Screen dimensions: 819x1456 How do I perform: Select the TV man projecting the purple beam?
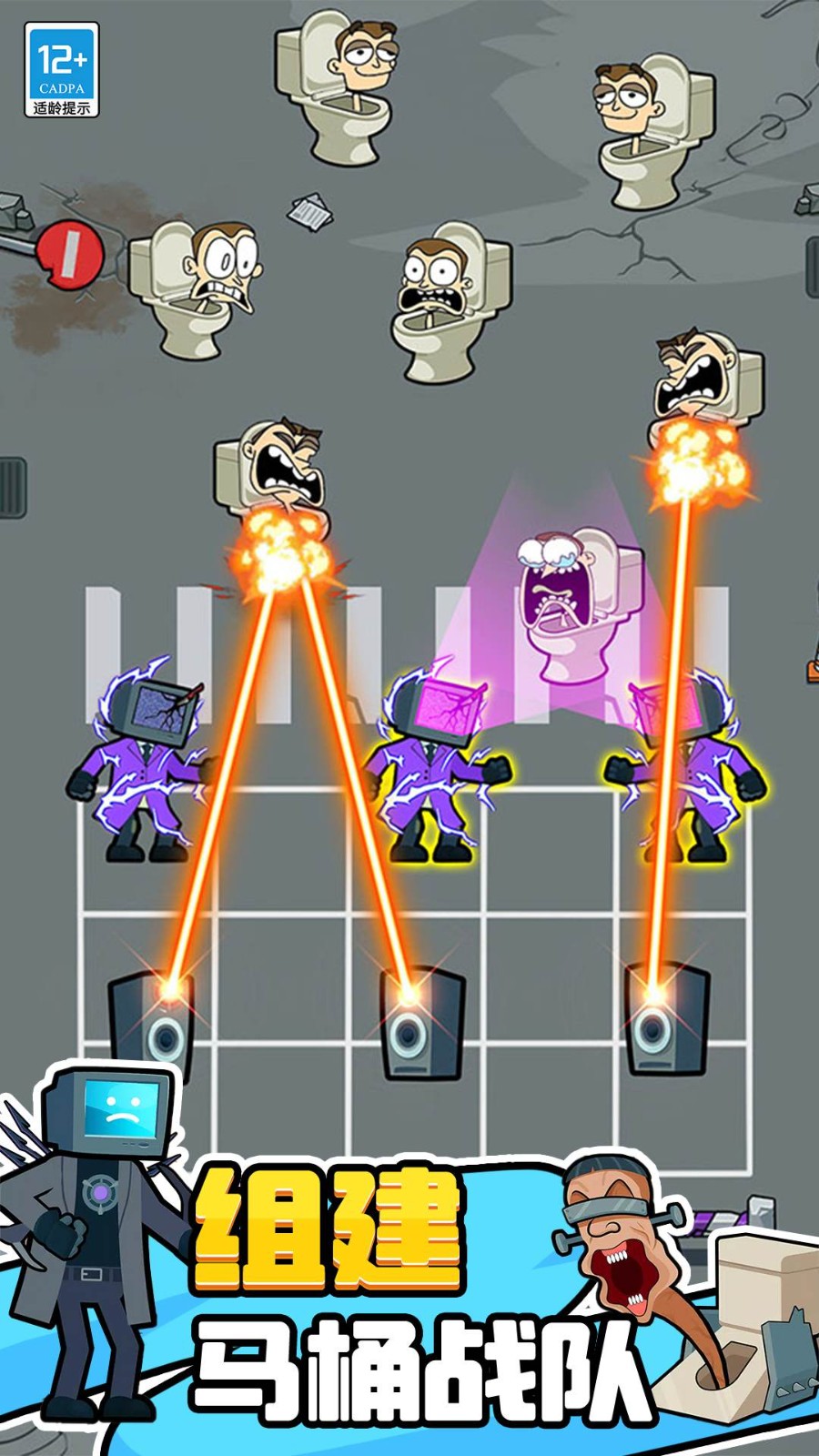click(x=437, y=764)
